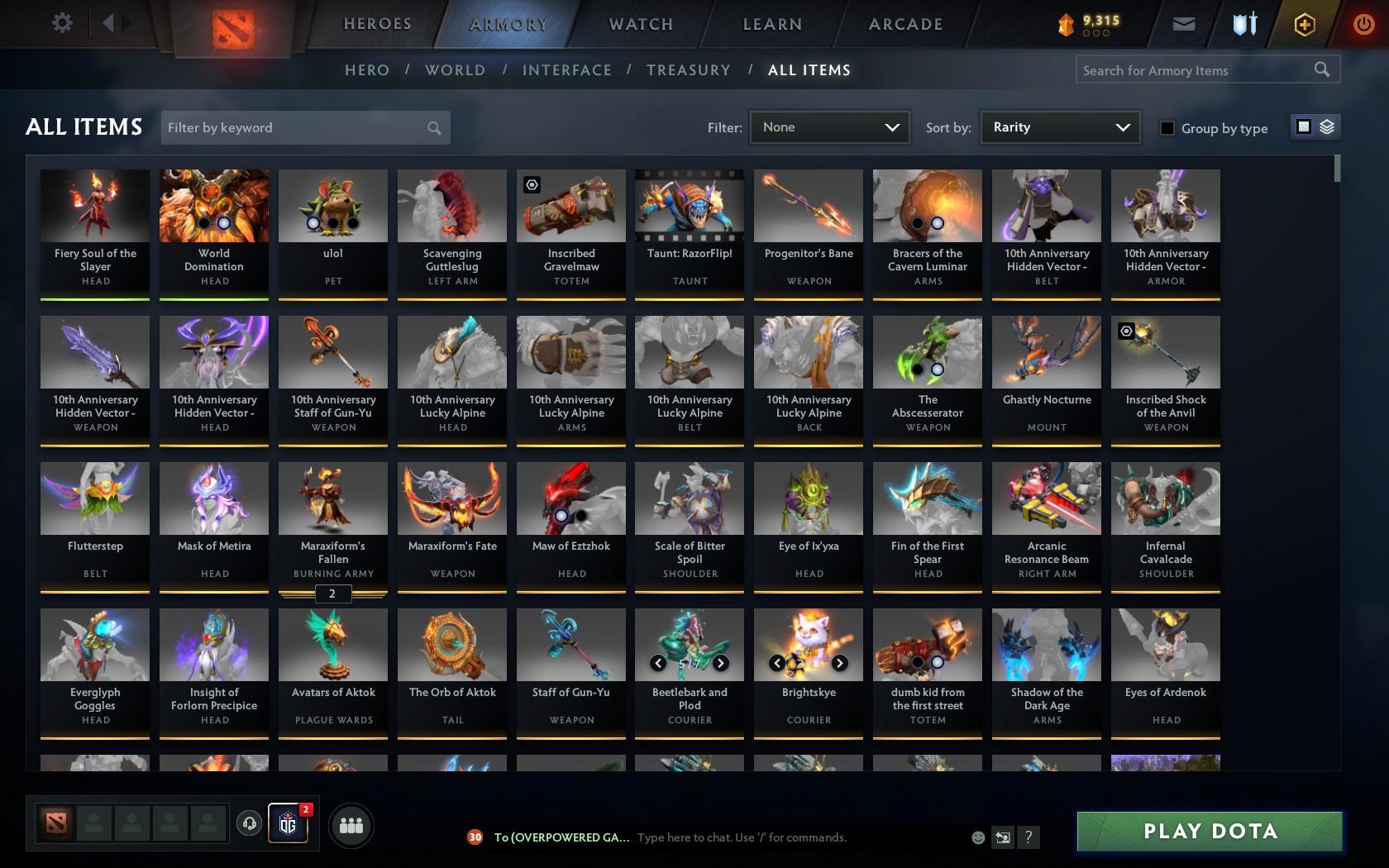Click the Armory shield and sword icon
The height and width of the screenshot is (868, 1389).
coord(1243,23)
